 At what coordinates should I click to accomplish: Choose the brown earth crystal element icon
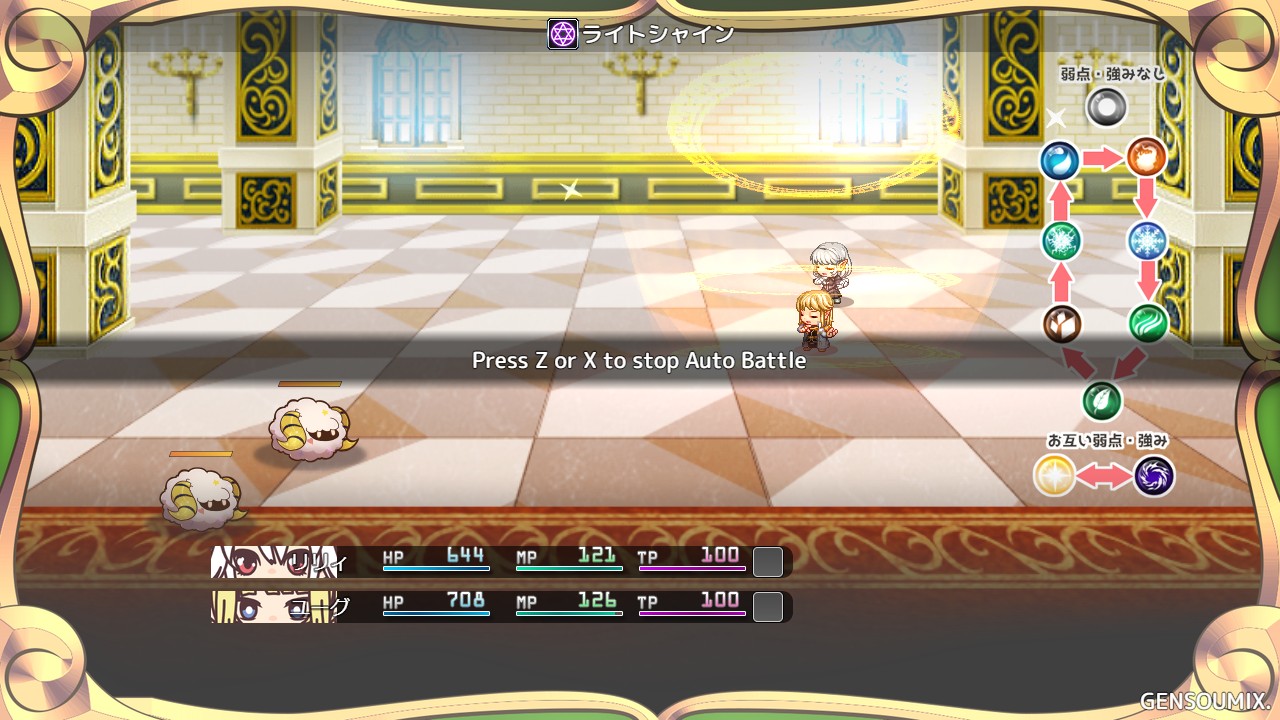point(1061,324)
